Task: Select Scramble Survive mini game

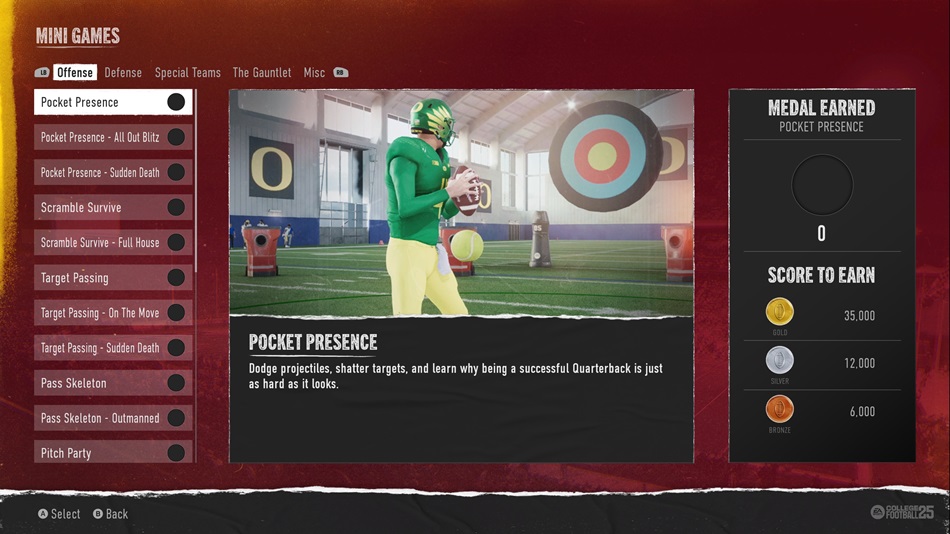Action: [113, 207]
